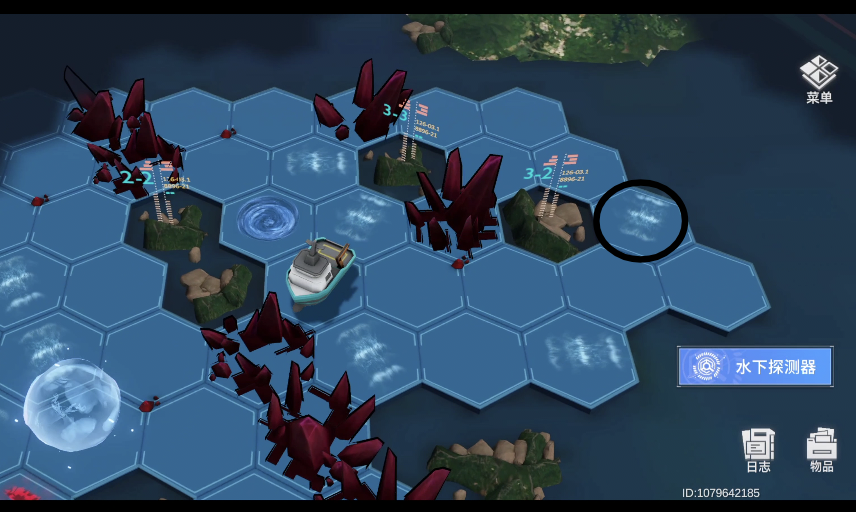856x512 pixels.
Task: Open the 日志 log
Action: click(x=758, y=449)
